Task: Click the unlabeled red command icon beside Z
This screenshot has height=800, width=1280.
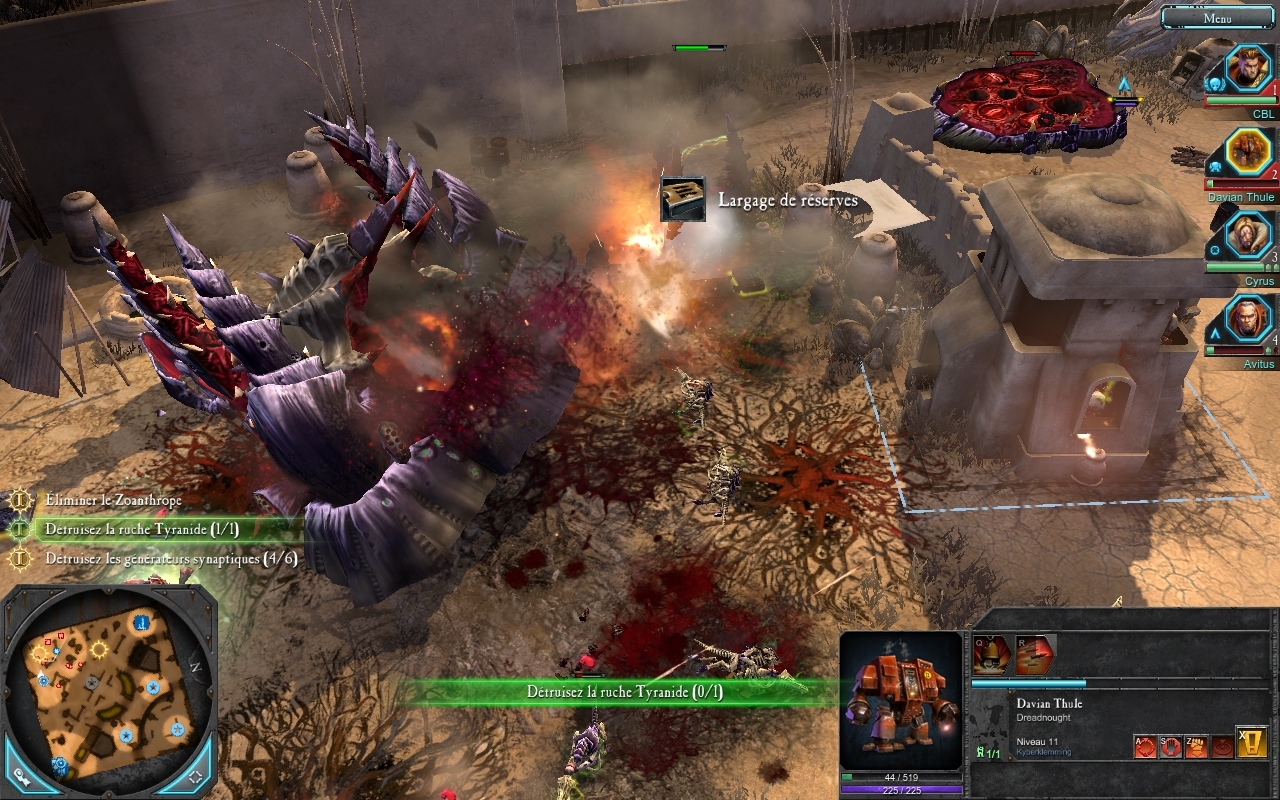Action: point(1222,746)
